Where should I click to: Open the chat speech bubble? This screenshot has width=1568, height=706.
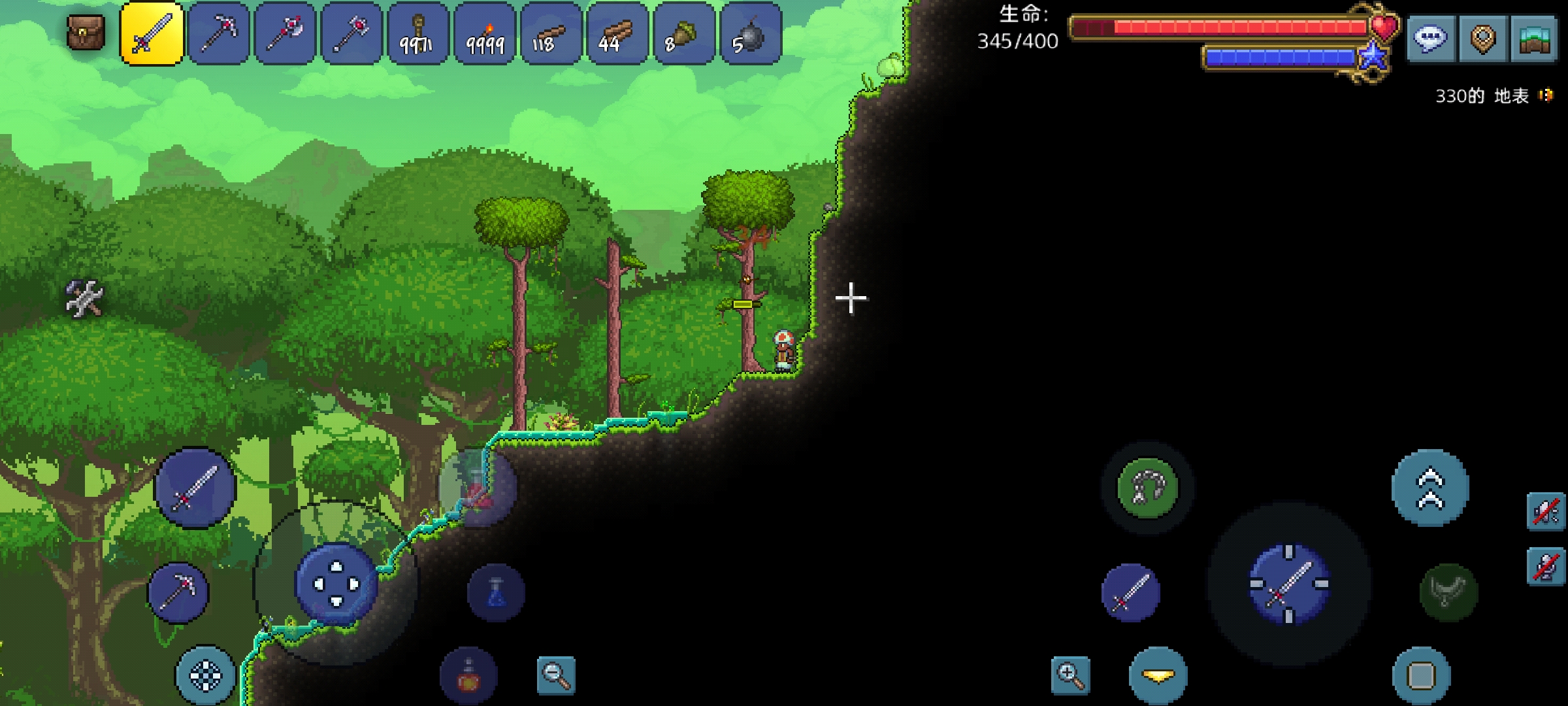(x=1429, y=39)
